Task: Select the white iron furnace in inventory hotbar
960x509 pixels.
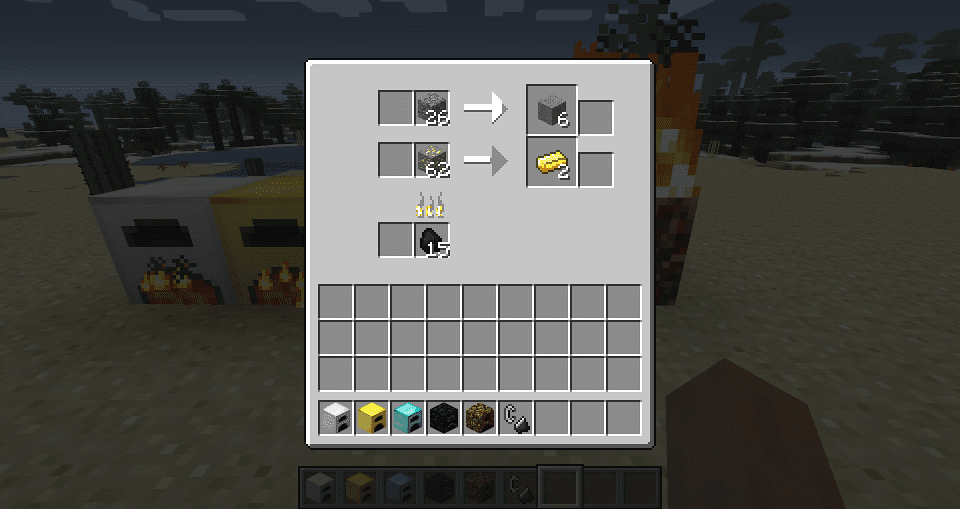Action: coord(336,417)
